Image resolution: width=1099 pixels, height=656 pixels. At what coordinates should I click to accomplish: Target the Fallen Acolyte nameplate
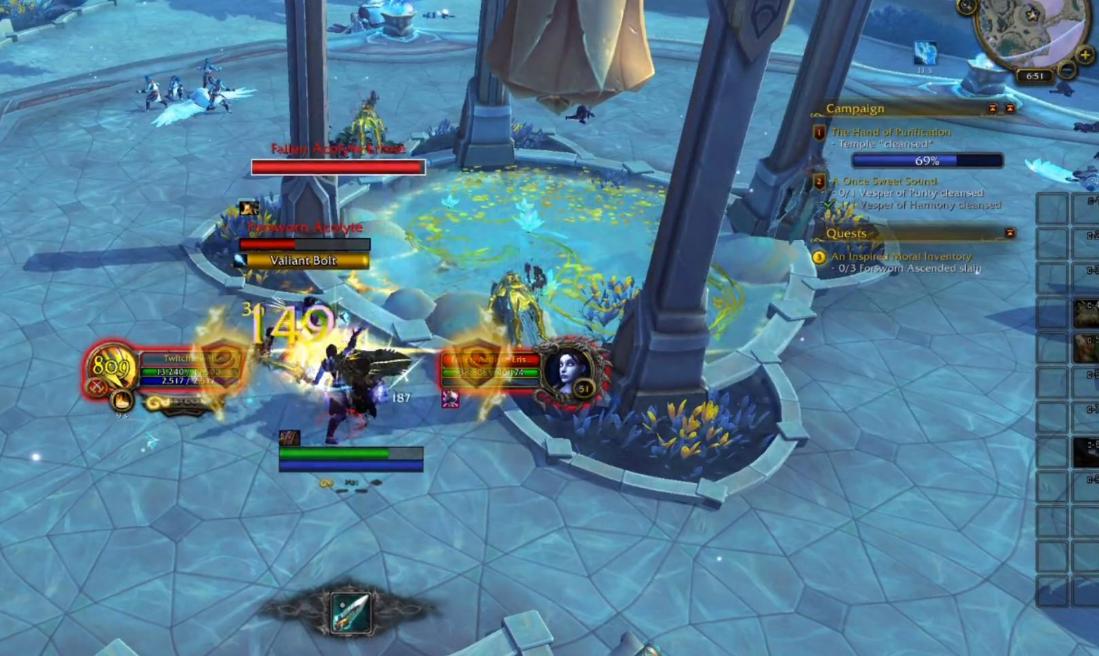(338, 167)
